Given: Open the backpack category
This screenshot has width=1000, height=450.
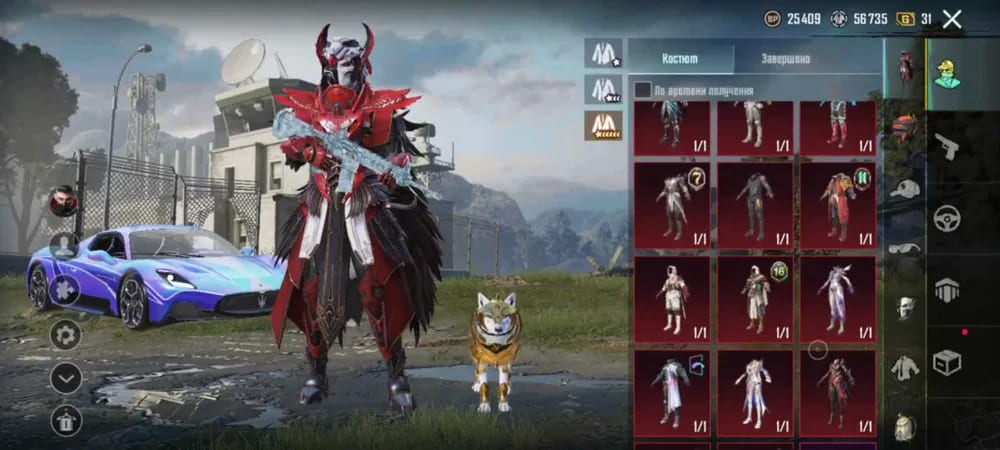Looking at the screenshot, I should (x=905, y=427).
